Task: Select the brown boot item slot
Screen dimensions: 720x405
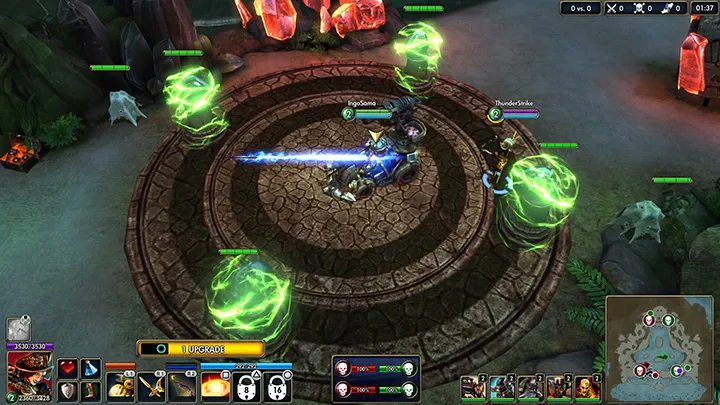Action: pos(90,390)
